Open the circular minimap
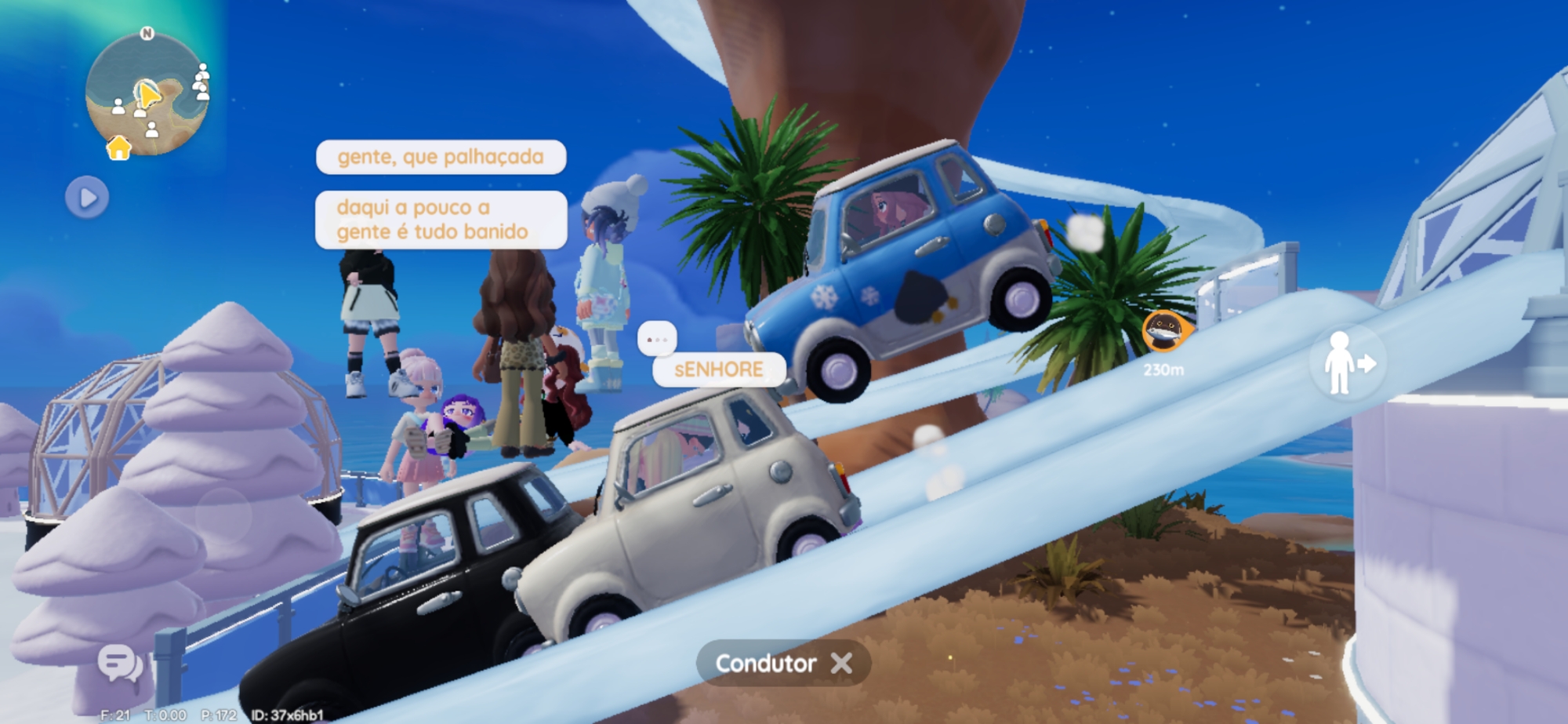 (x=147, y=94)
